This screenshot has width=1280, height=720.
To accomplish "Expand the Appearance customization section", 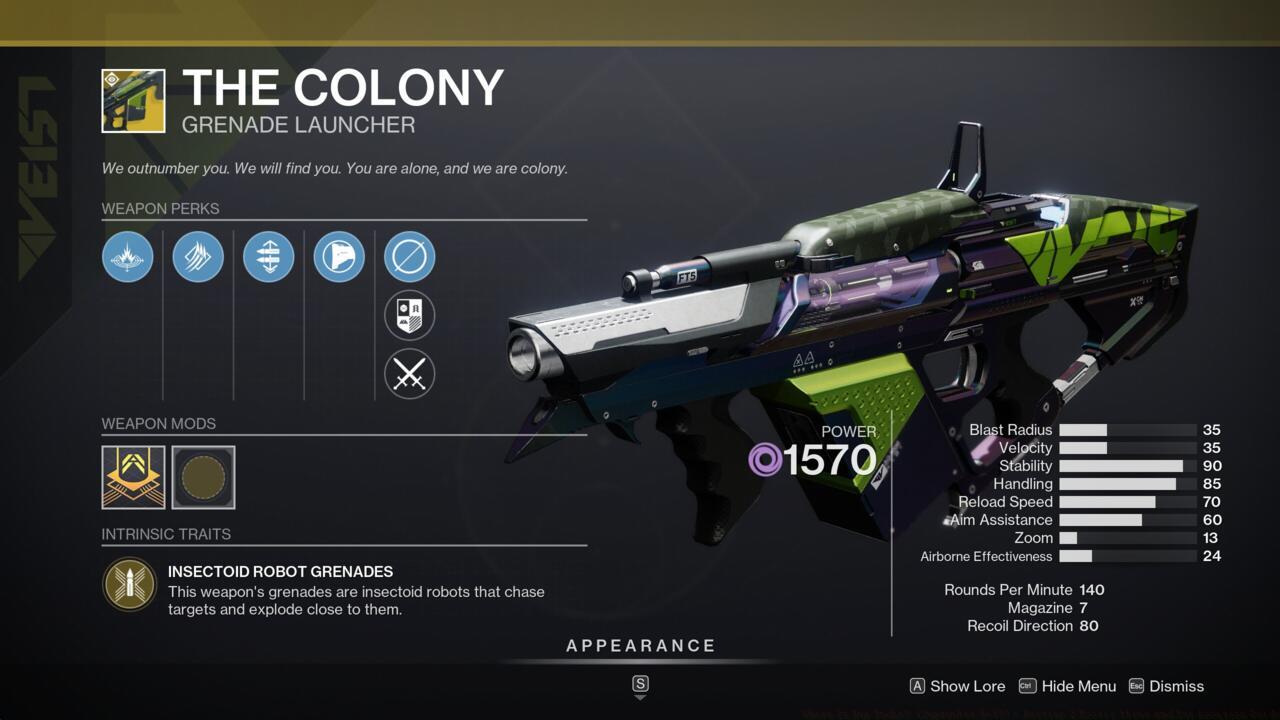I will tap(639, 645).
